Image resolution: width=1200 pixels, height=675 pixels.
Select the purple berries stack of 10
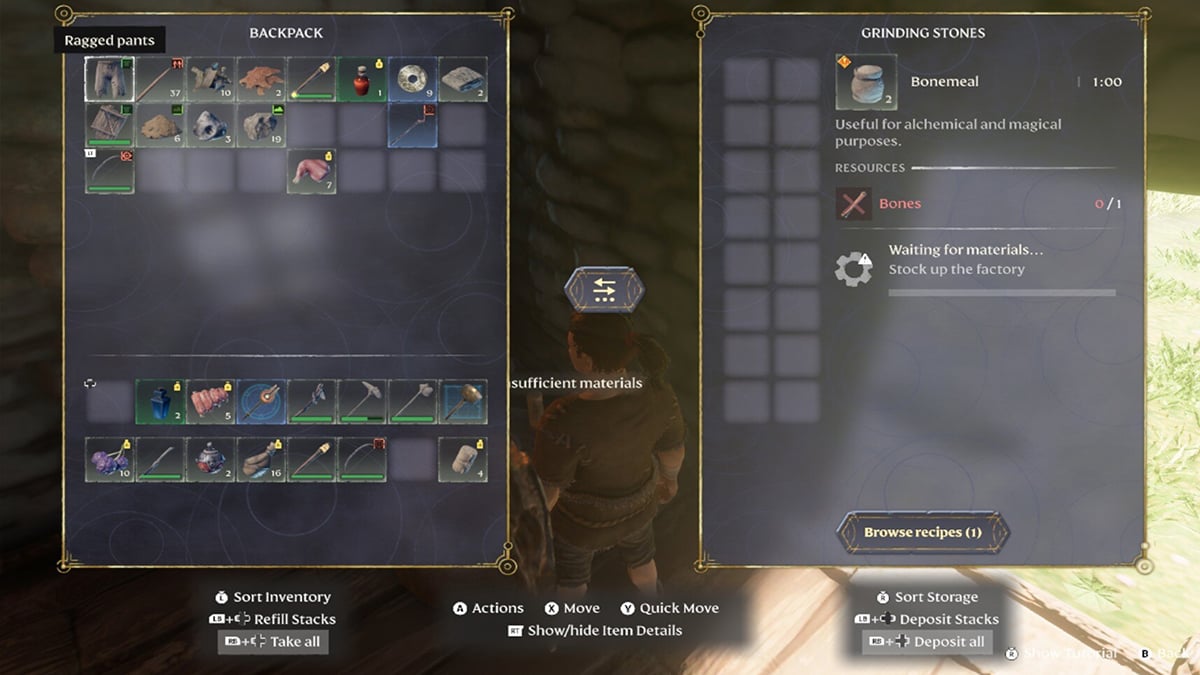[x=109, y=459]
